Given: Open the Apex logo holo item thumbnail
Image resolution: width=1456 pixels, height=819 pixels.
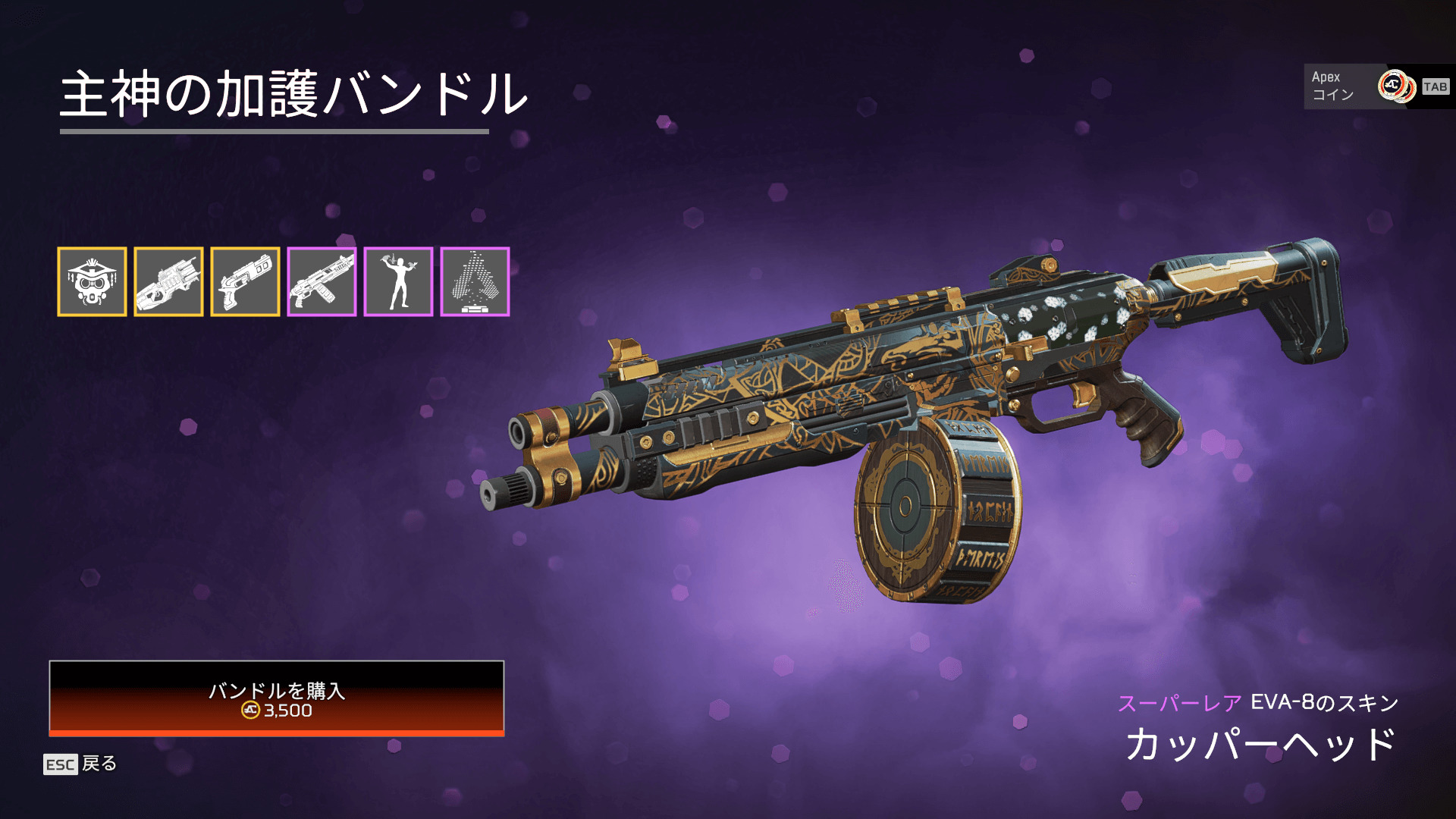Looking at the screenshot, I should [x=475, y=281].
